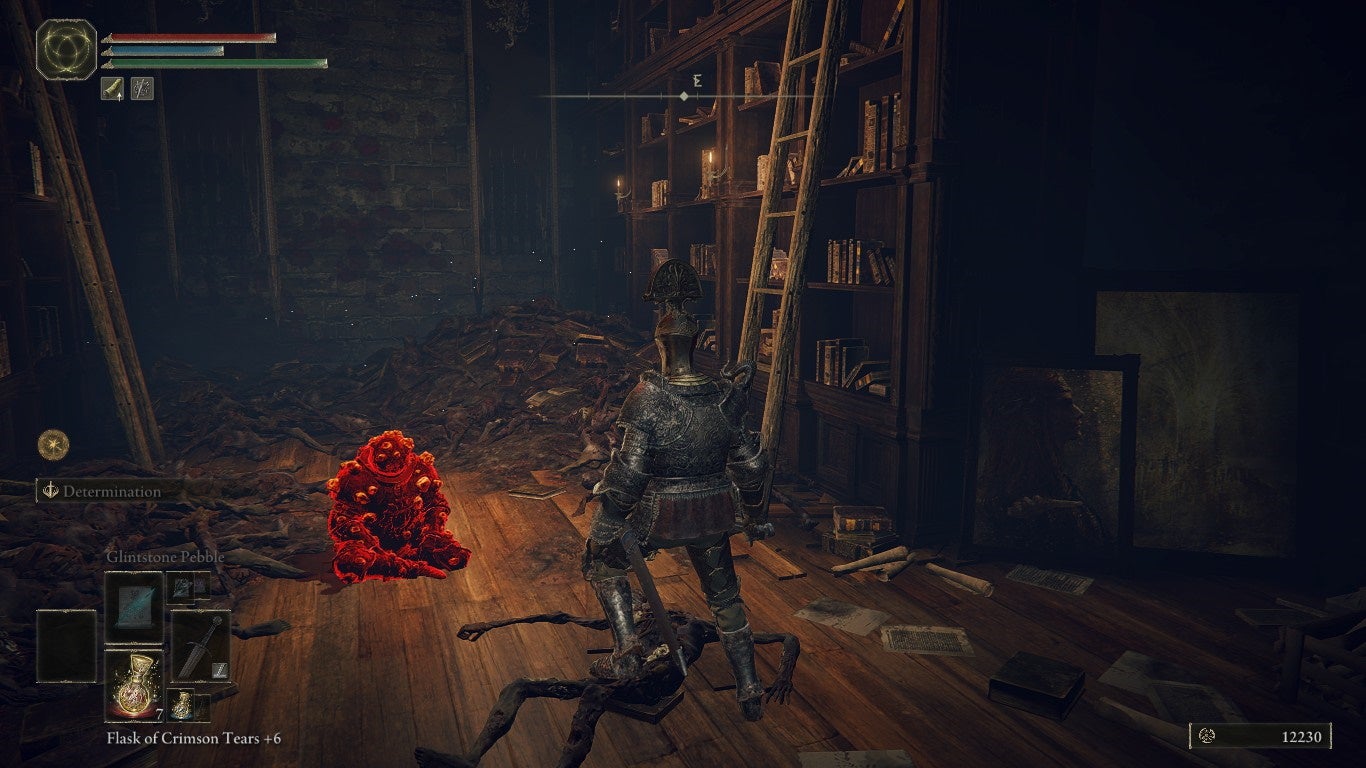This screenshot has height=768, width=1366.
Task: Click the golden rune emblem beside the health bar
Action: [67, 49]
